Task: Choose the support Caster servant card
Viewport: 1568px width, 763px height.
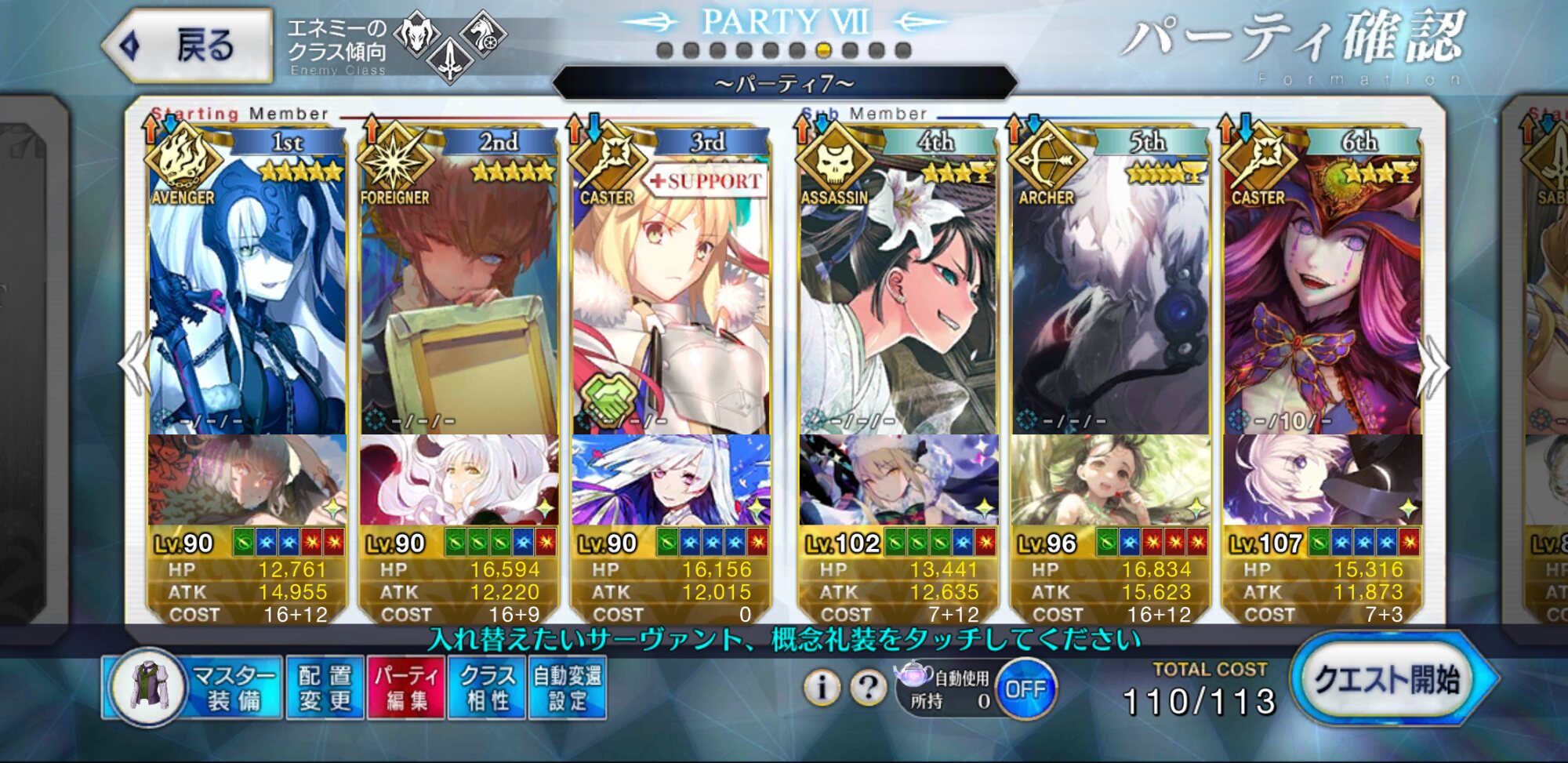Action: [x=670, y=298]
